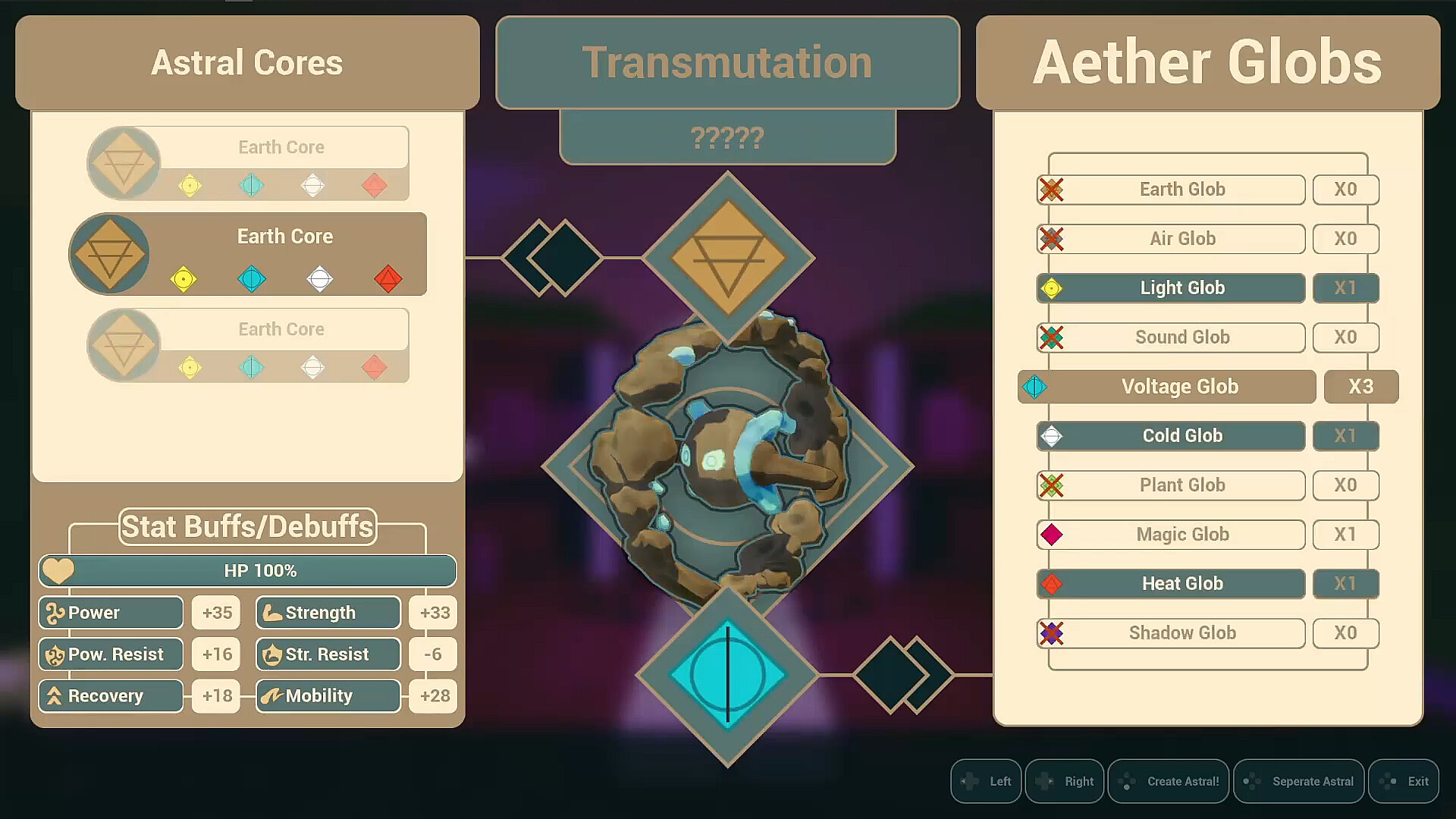Screen dimensions: 1456x819
Task: Exit the transmutation screen
Action: (1404, 781)
